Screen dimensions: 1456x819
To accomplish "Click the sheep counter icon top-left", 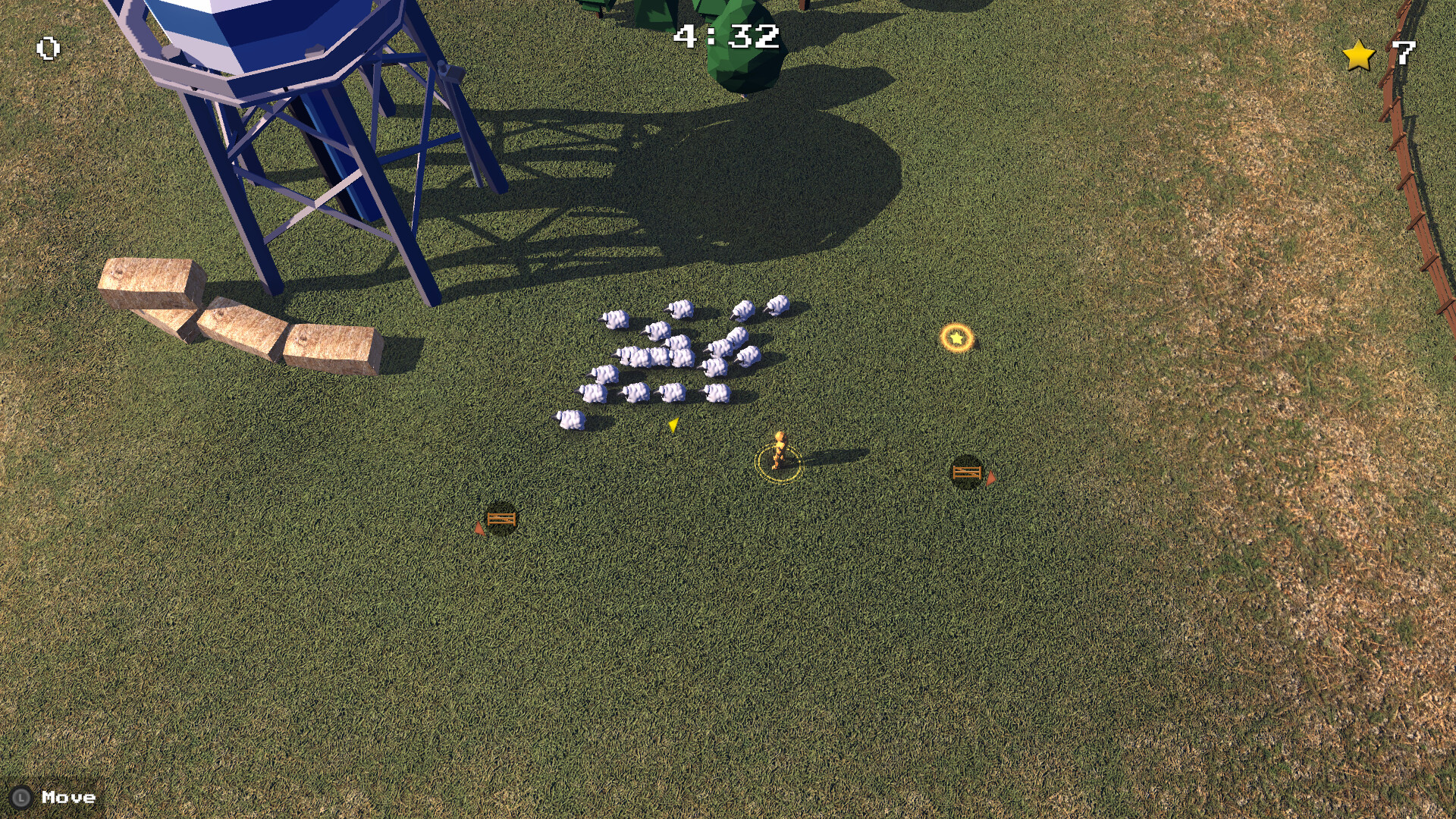I will [47, 49].
